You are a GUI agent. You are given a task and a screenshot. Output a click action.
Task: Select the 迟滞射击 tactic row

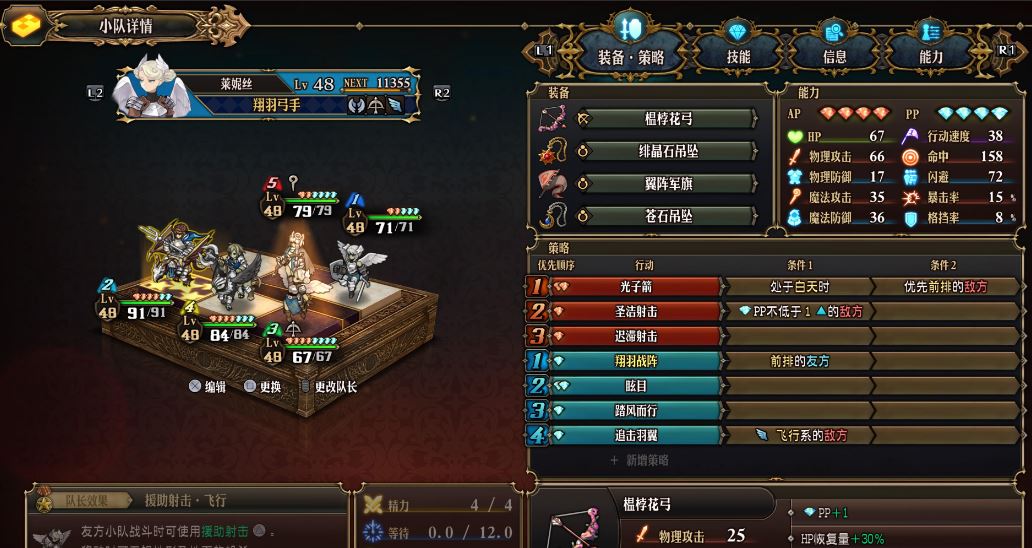636,336
